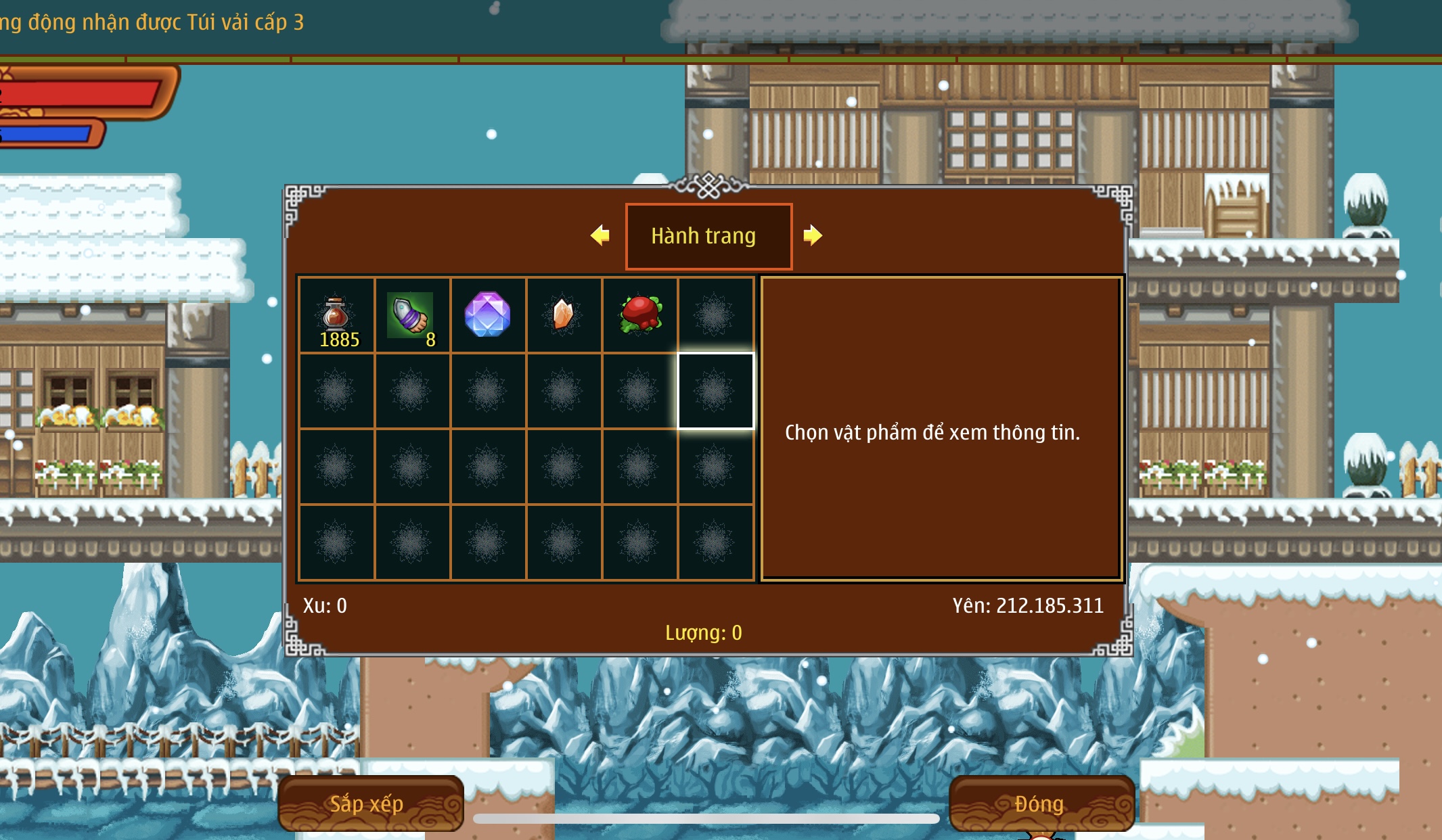Viewport: 1442px width, 840px height.
Task: Select the red potion stack of 1885
Action: [336, 315]
